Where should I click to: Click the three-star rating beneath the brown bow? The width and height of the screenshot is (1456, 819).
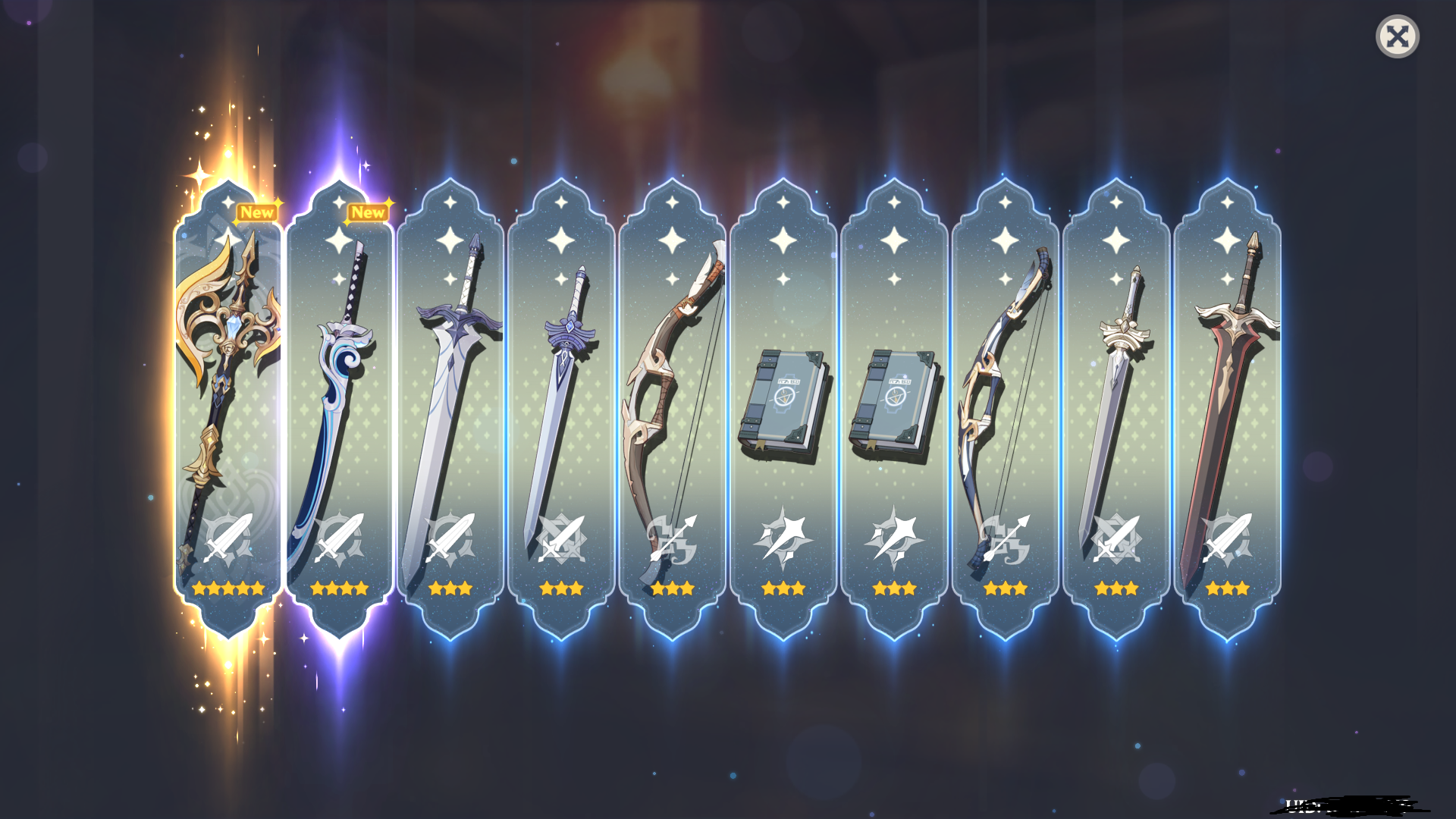tap(672, 588)
